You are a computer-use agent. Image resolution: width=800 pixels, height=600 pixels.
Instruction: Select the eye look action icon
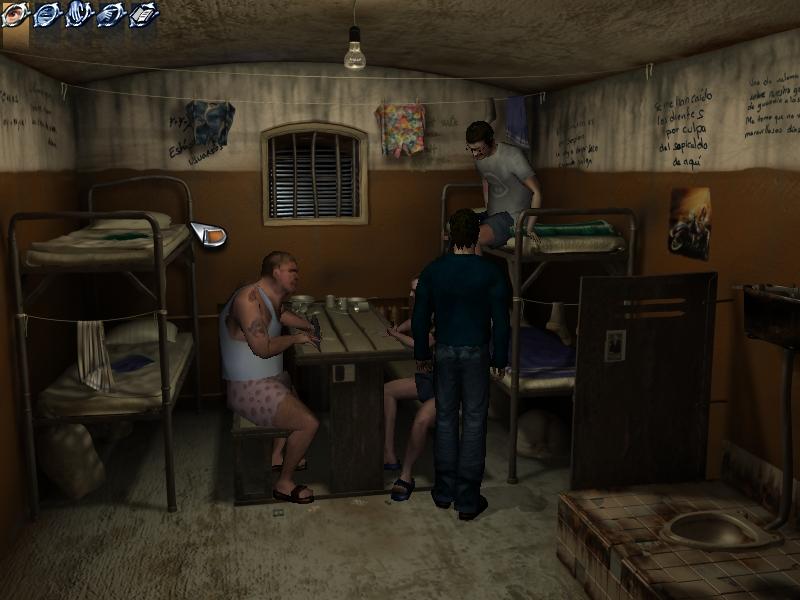(x=15, y=14)
